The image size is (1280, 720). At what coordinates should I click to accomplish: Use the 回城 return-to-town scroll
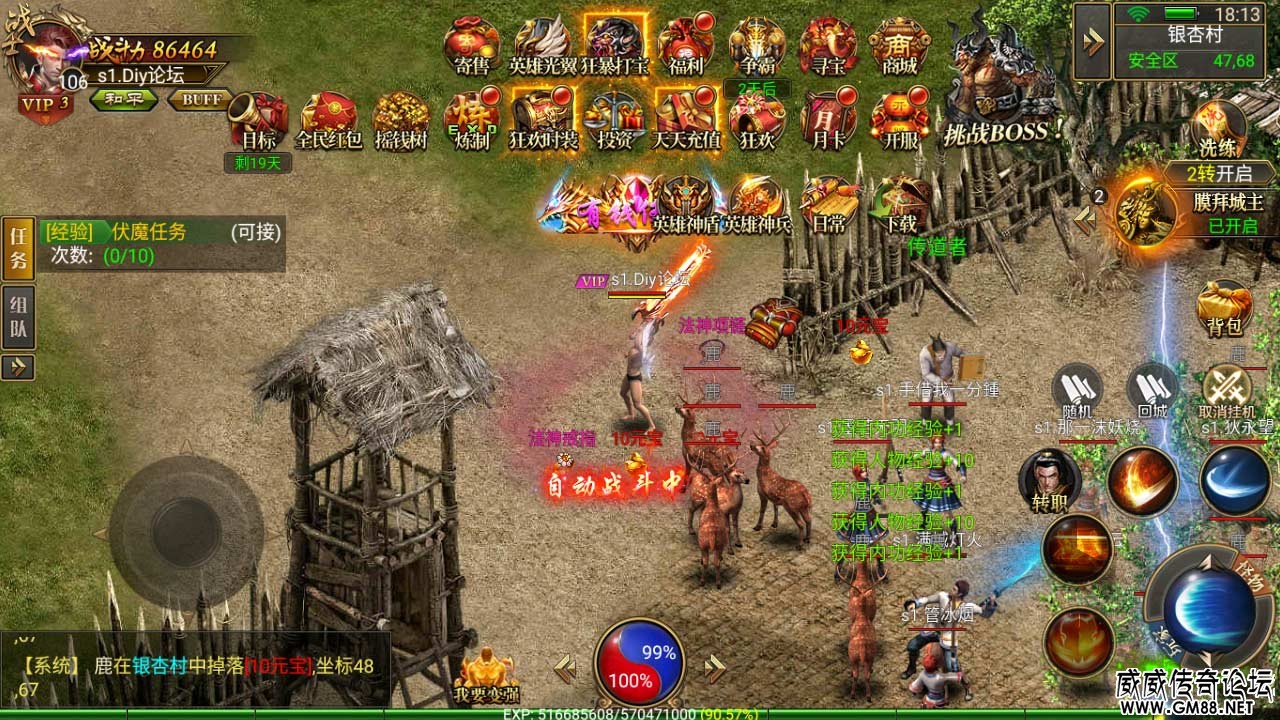pos(1152,391)
